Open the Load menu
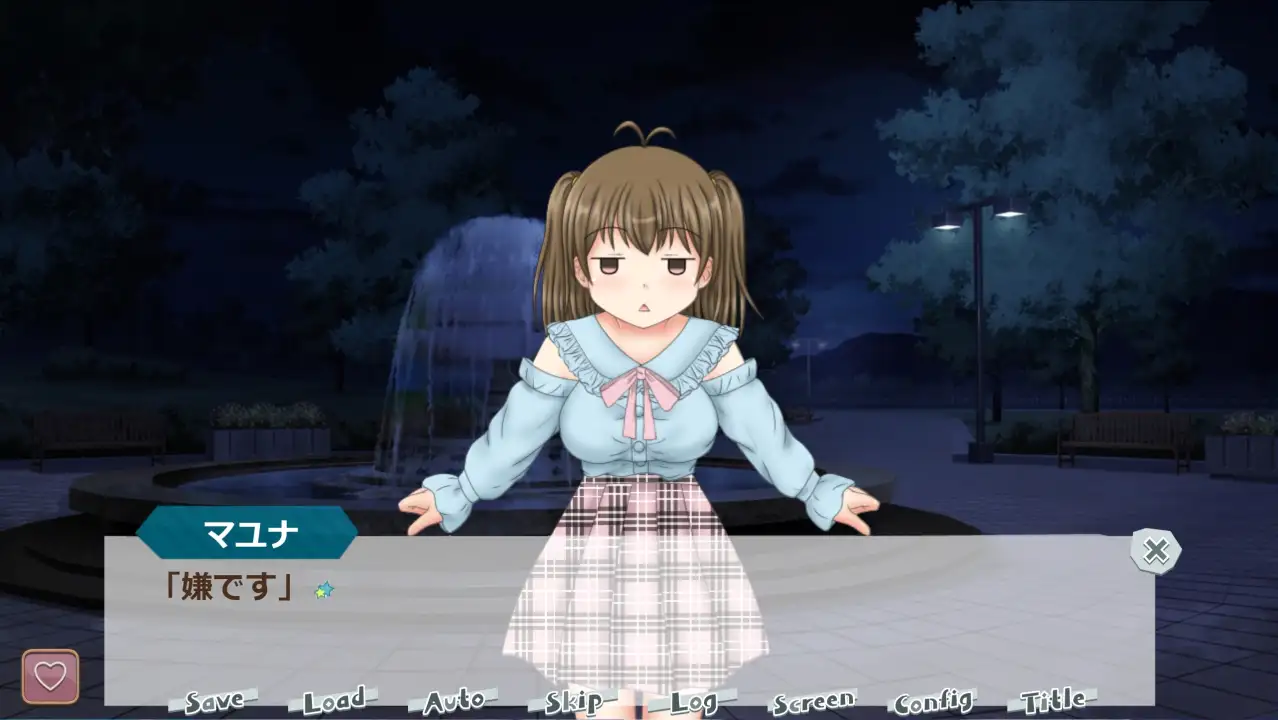1278x720 pixels. pyautogui.click(x=334, y=701)
